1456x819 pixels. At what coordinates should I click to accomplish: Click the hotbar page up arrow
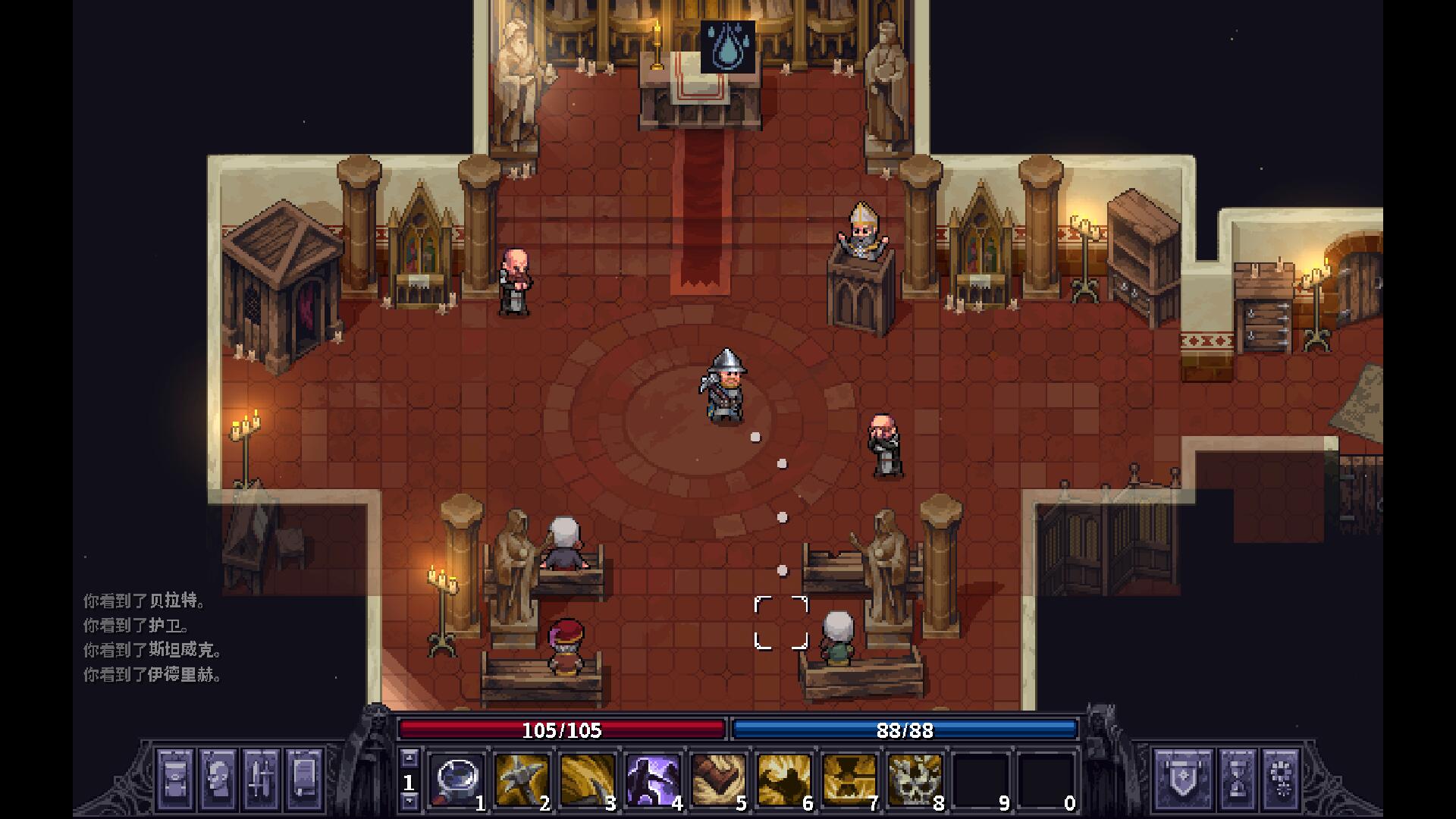tap(409, 758)
